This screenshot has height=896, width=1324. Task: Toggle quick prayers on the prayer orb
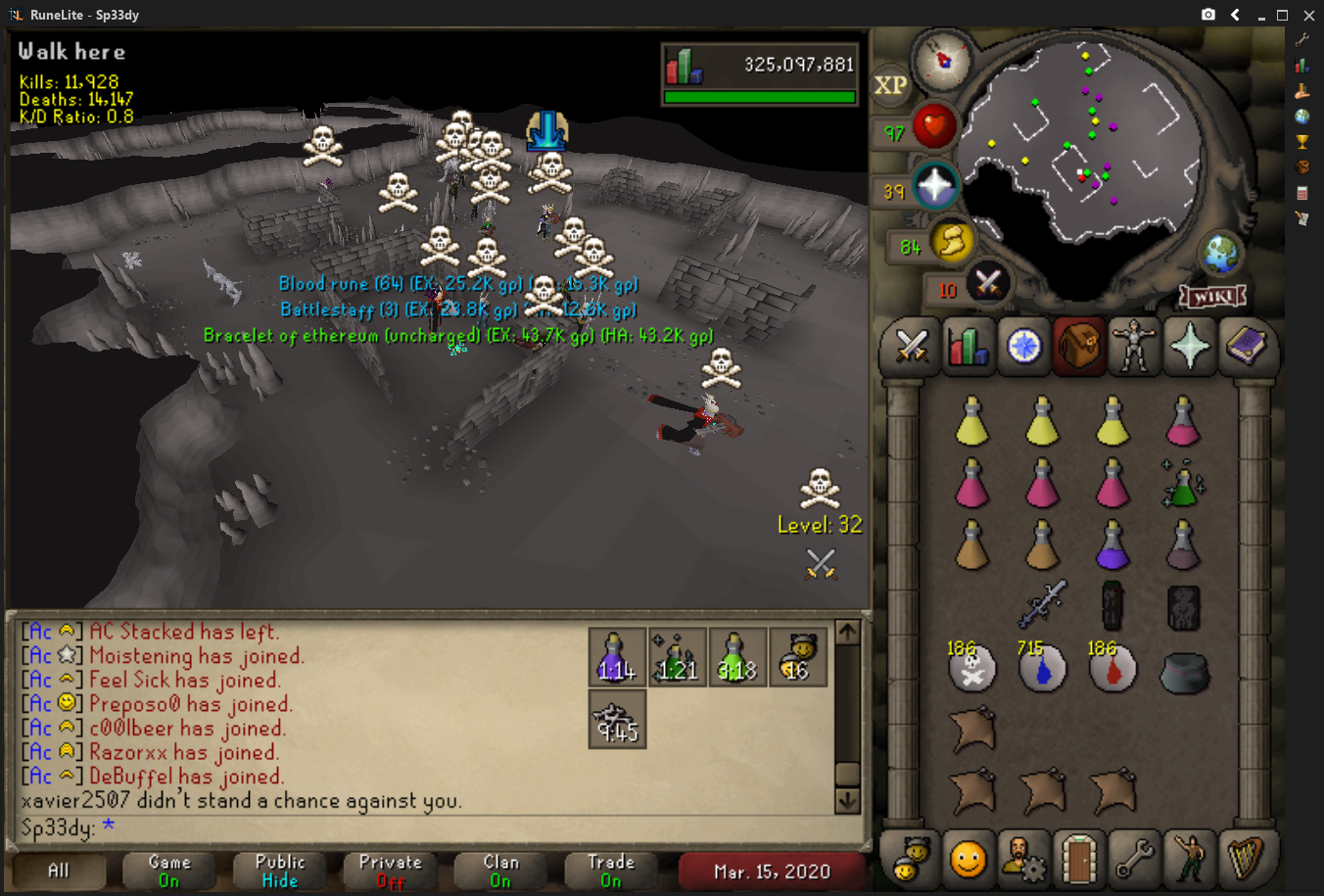tap(934, 185)
